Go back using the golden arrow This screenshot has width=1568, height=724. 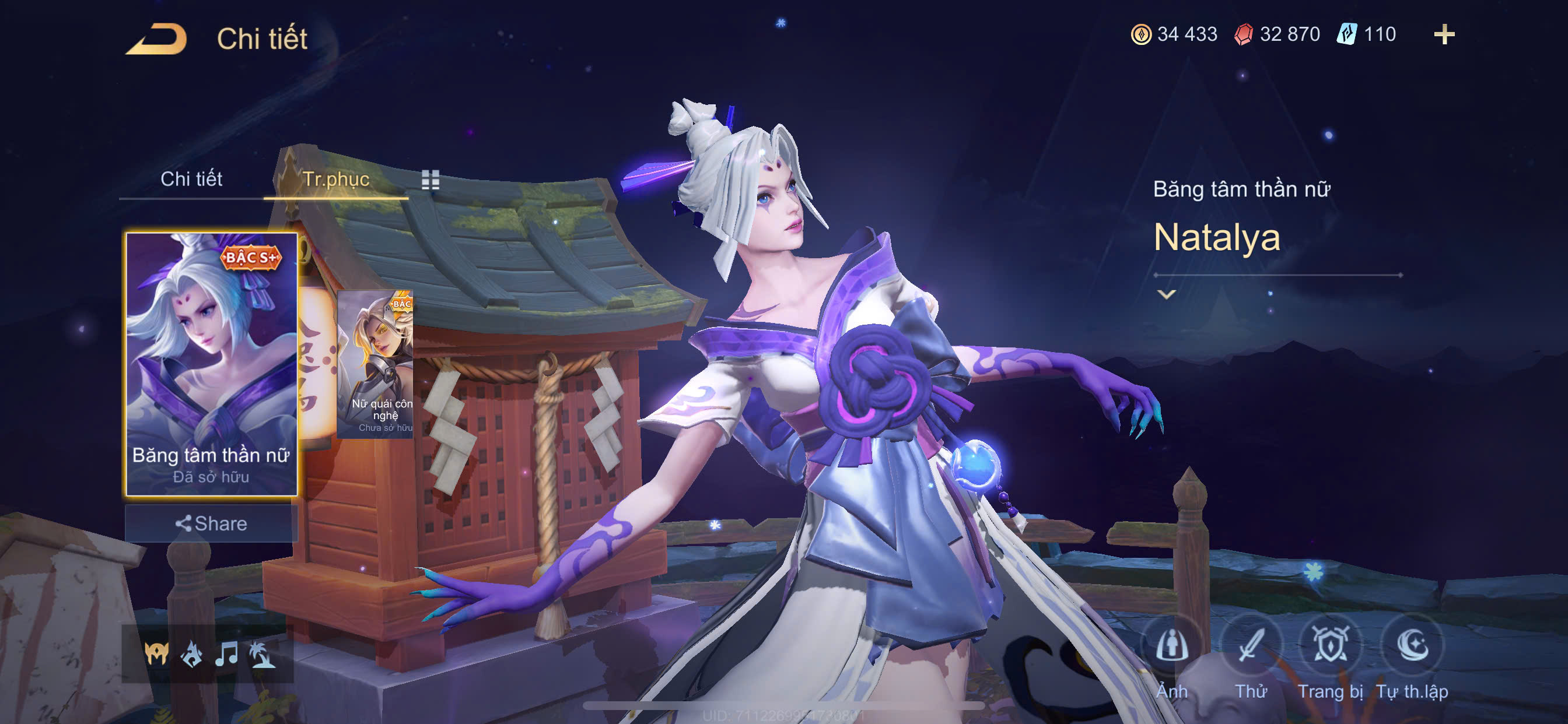click(x=156, y=39)
